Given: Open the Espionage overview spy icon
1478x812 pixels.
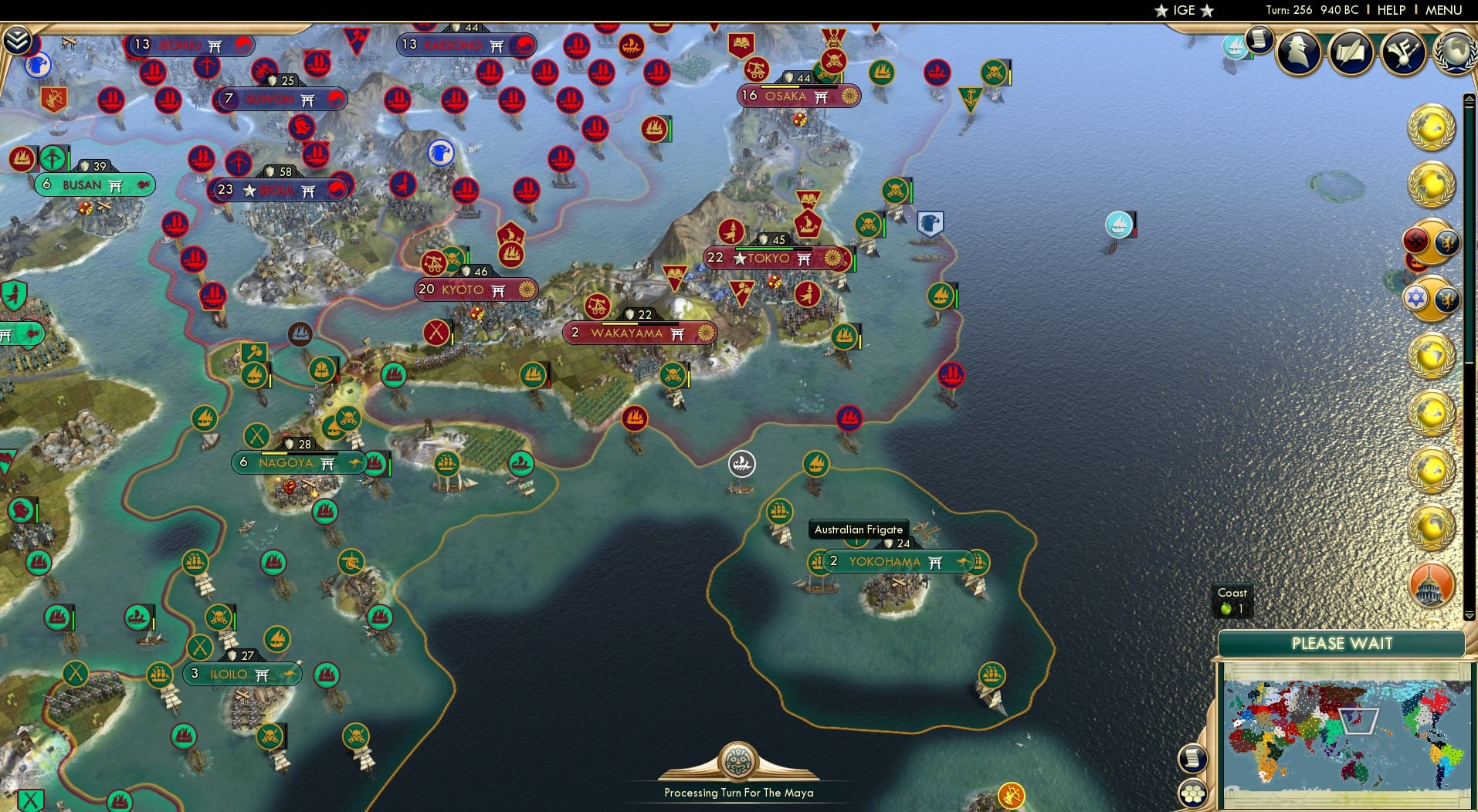Looking at the screenshot, I should 1297,52.
